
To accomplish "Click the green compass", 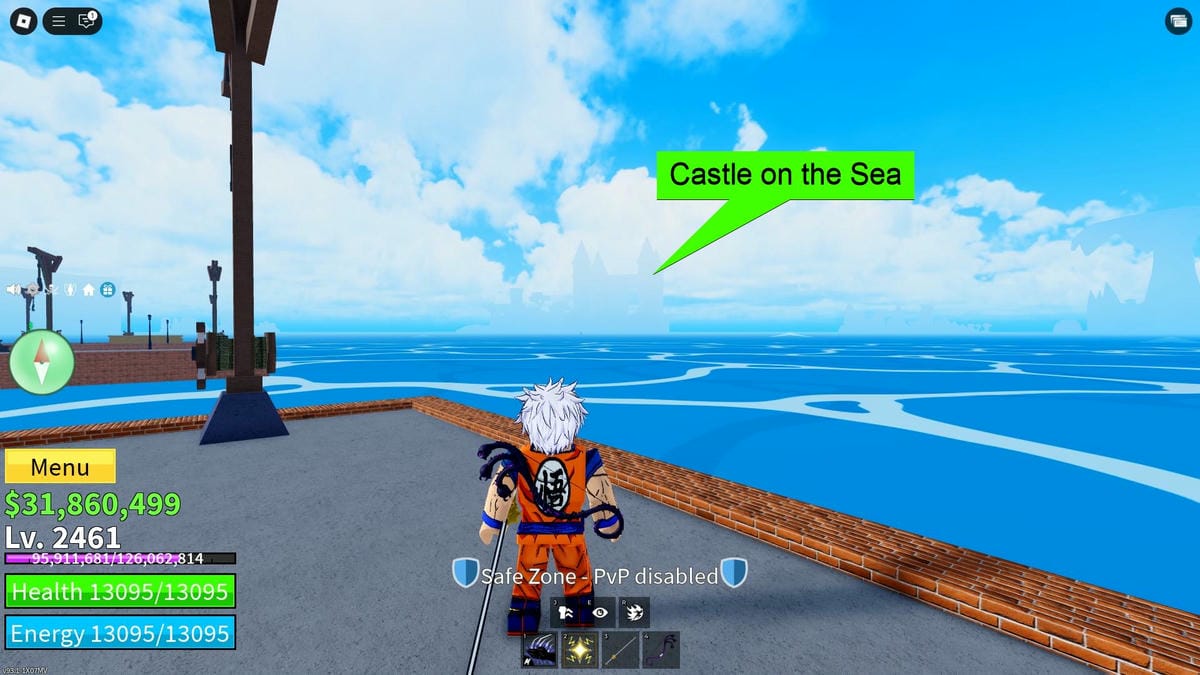I will [42, 362].
